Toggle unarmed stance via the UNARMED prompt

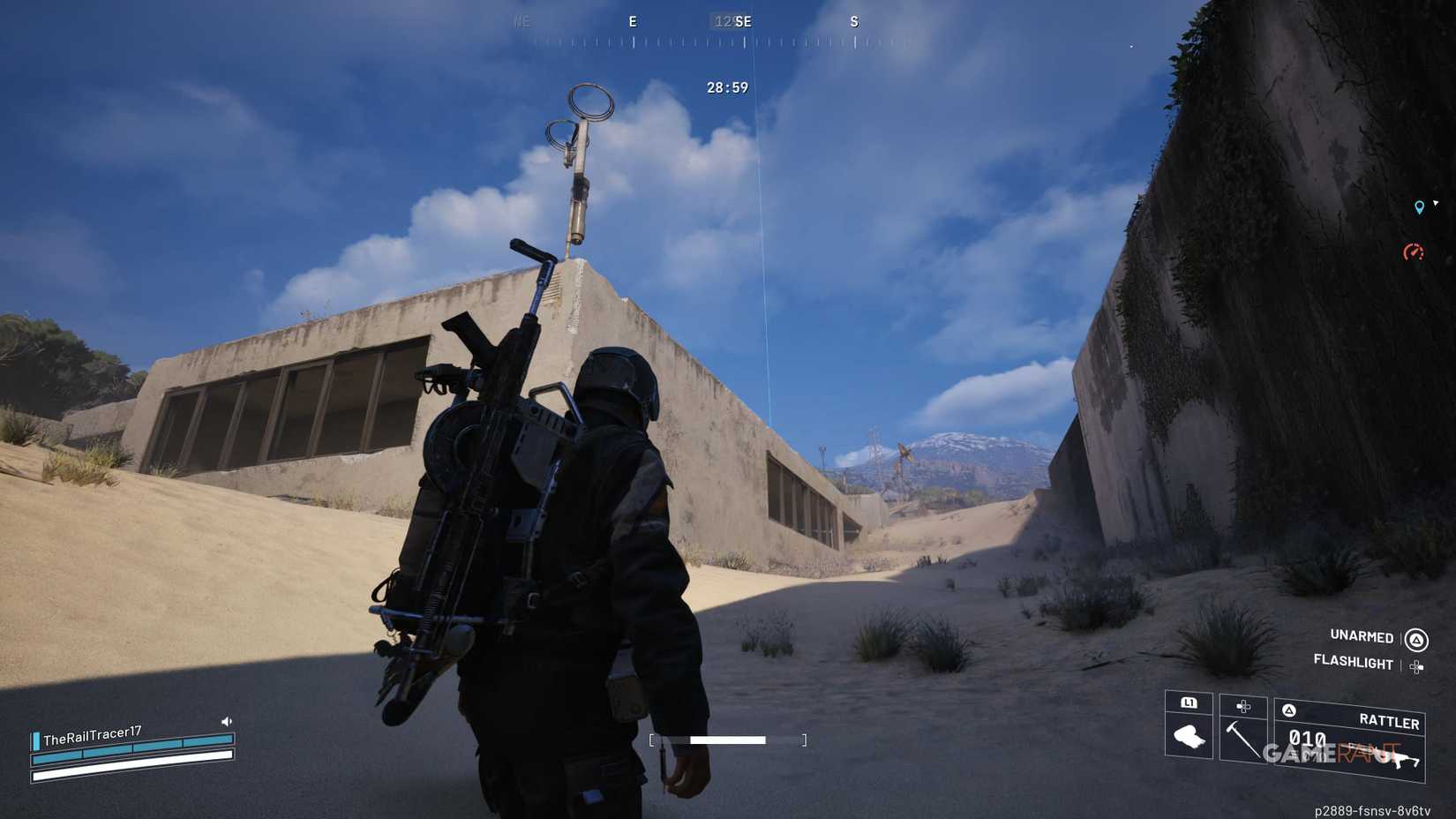[1362, 637]
